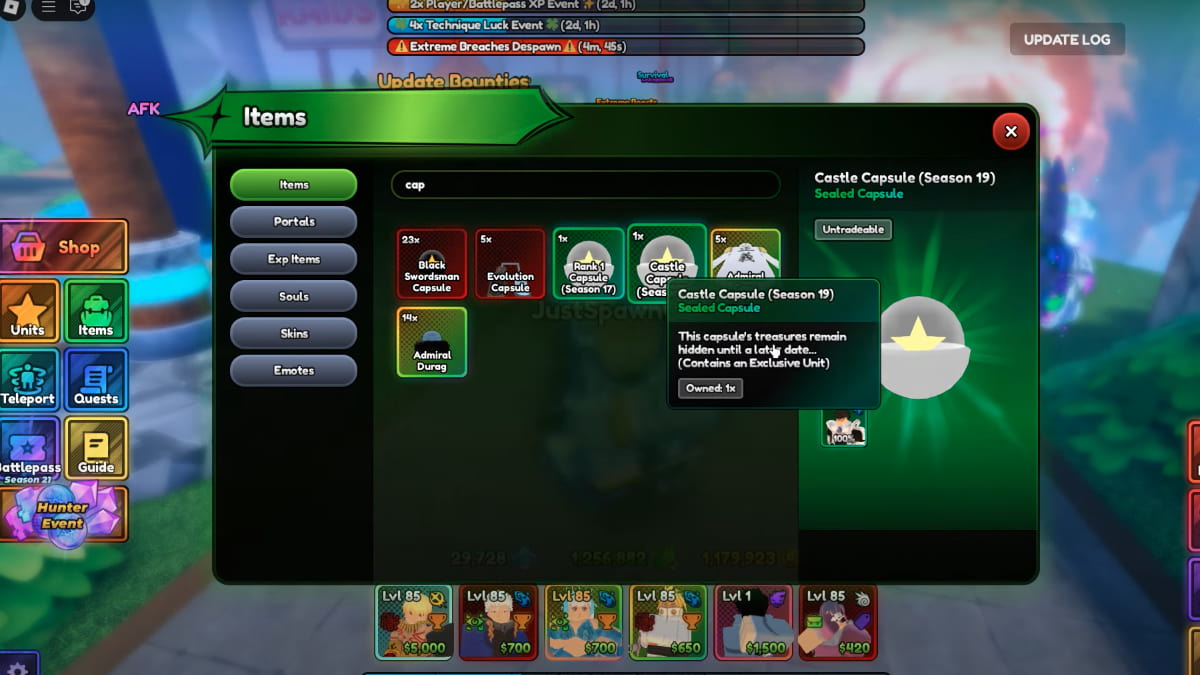This screenshot has height=675, width=1200.
Task: Open the Teleport menu
Action: pos(28,381)
